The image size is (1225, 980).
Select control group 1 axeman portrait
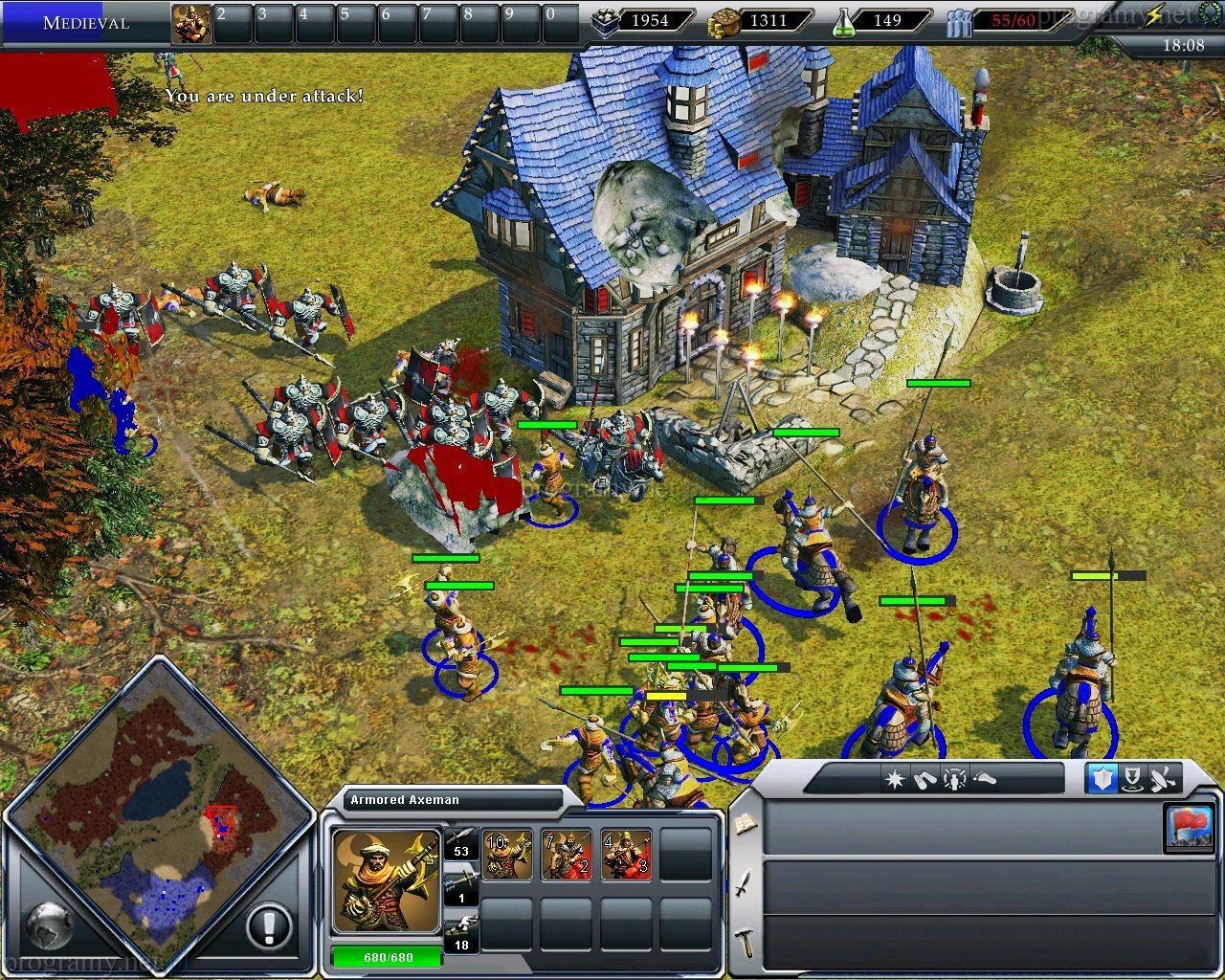(x=191, y=24)
